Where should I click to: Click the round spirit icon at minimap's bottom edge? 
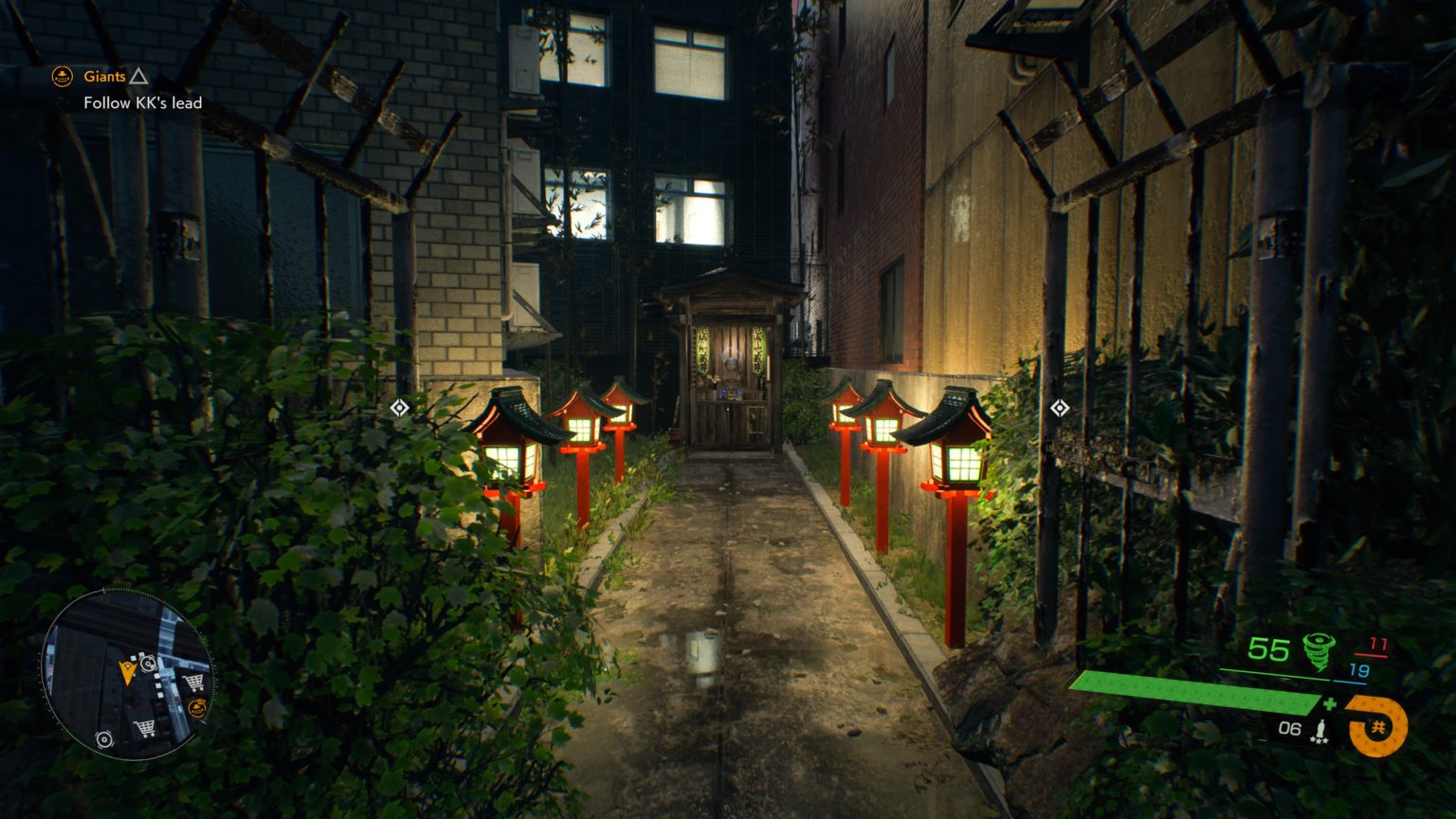tap(103, 738)
